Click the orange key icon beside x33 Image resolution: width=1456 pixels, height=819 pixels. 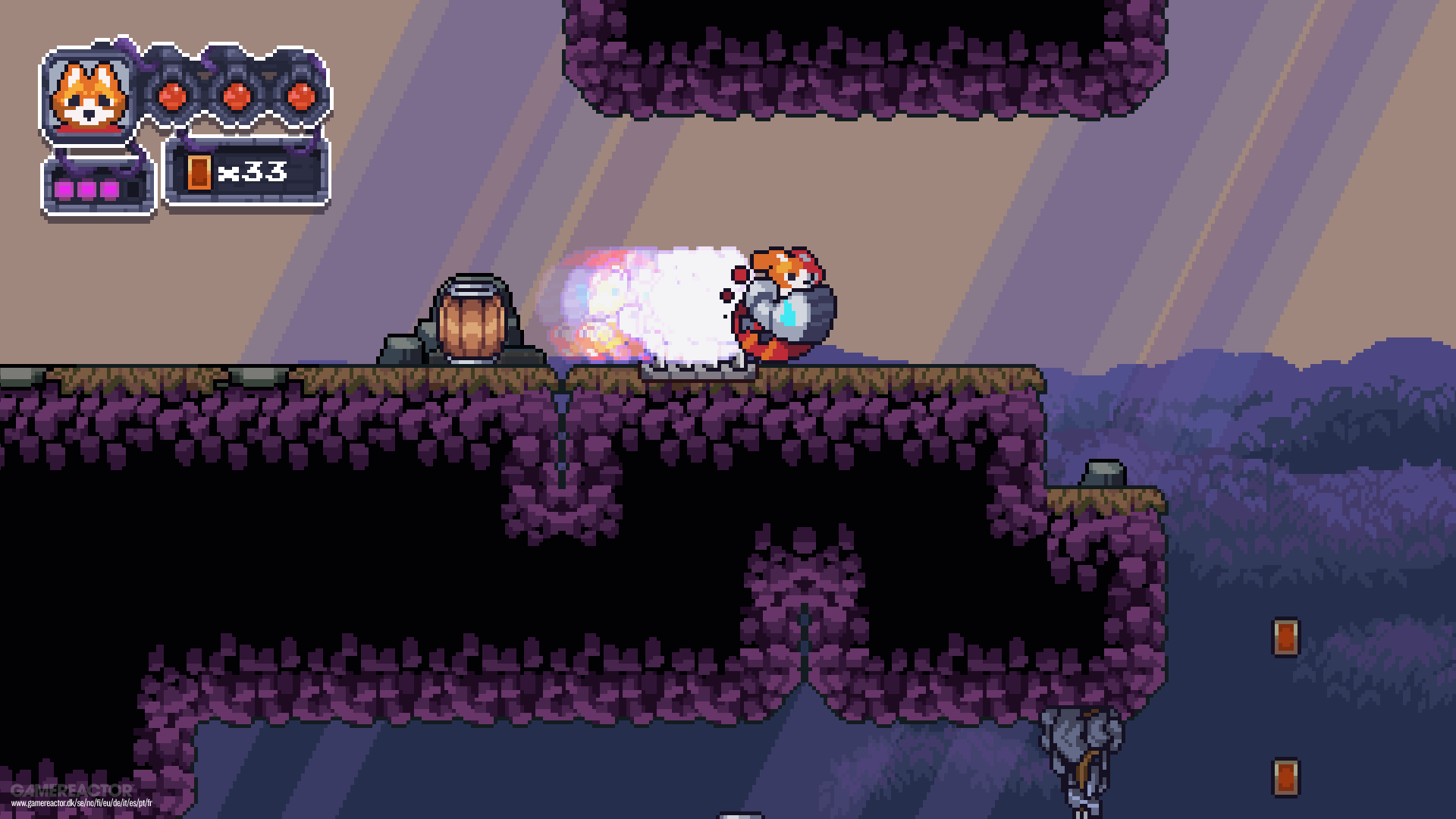point(199,174)
